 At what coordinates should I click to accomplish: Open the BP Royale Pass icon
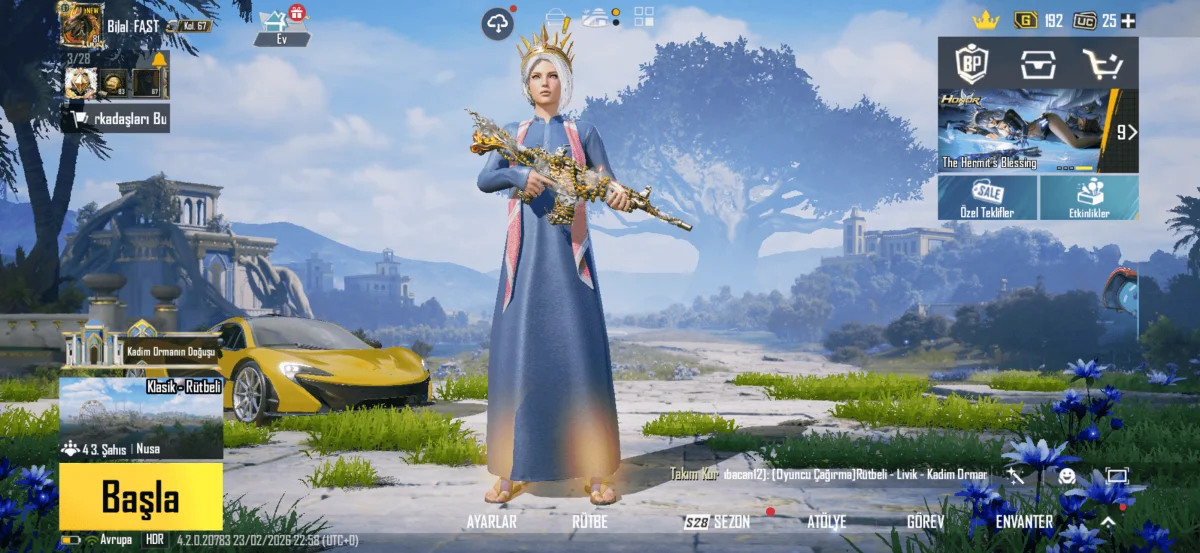(971, 64)
